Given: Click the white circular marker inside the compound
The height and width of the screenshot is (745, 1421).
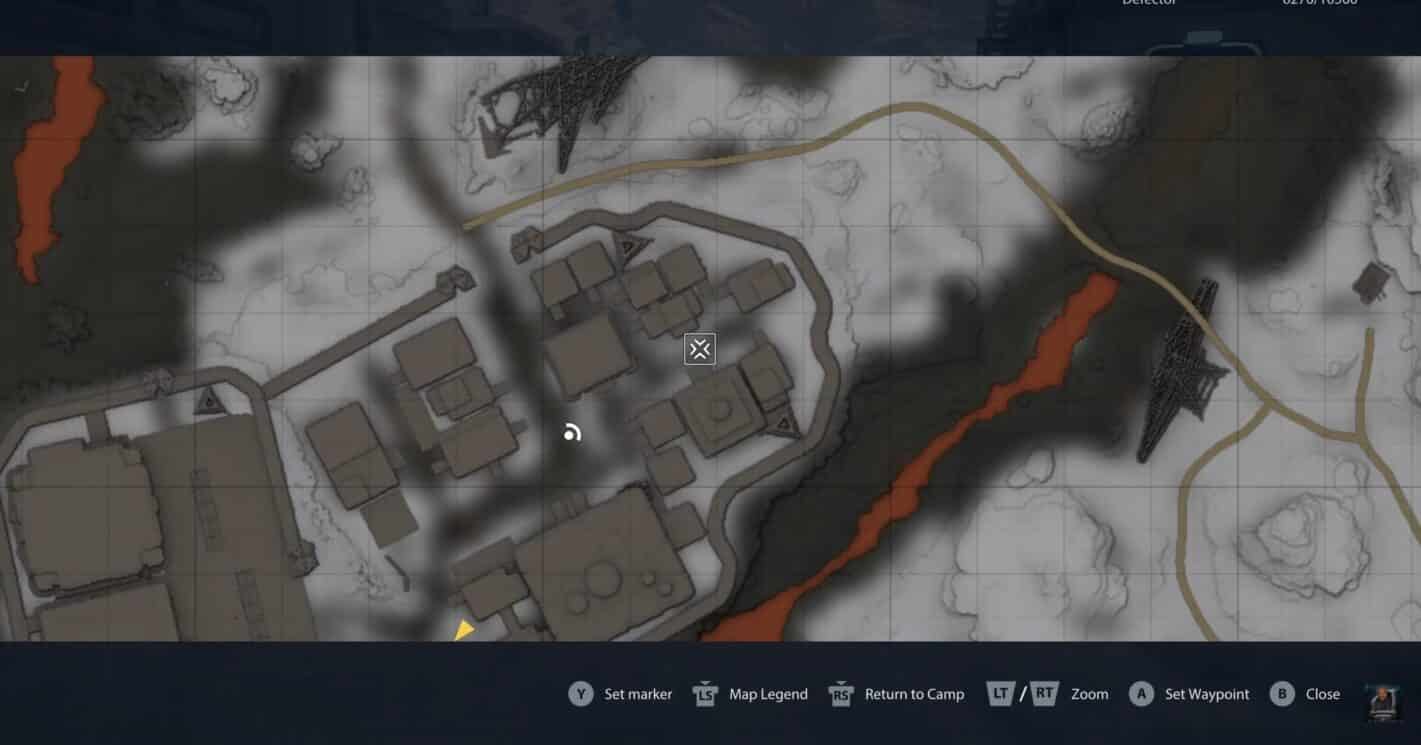Looking at the screenshot, I should (572, 432).
